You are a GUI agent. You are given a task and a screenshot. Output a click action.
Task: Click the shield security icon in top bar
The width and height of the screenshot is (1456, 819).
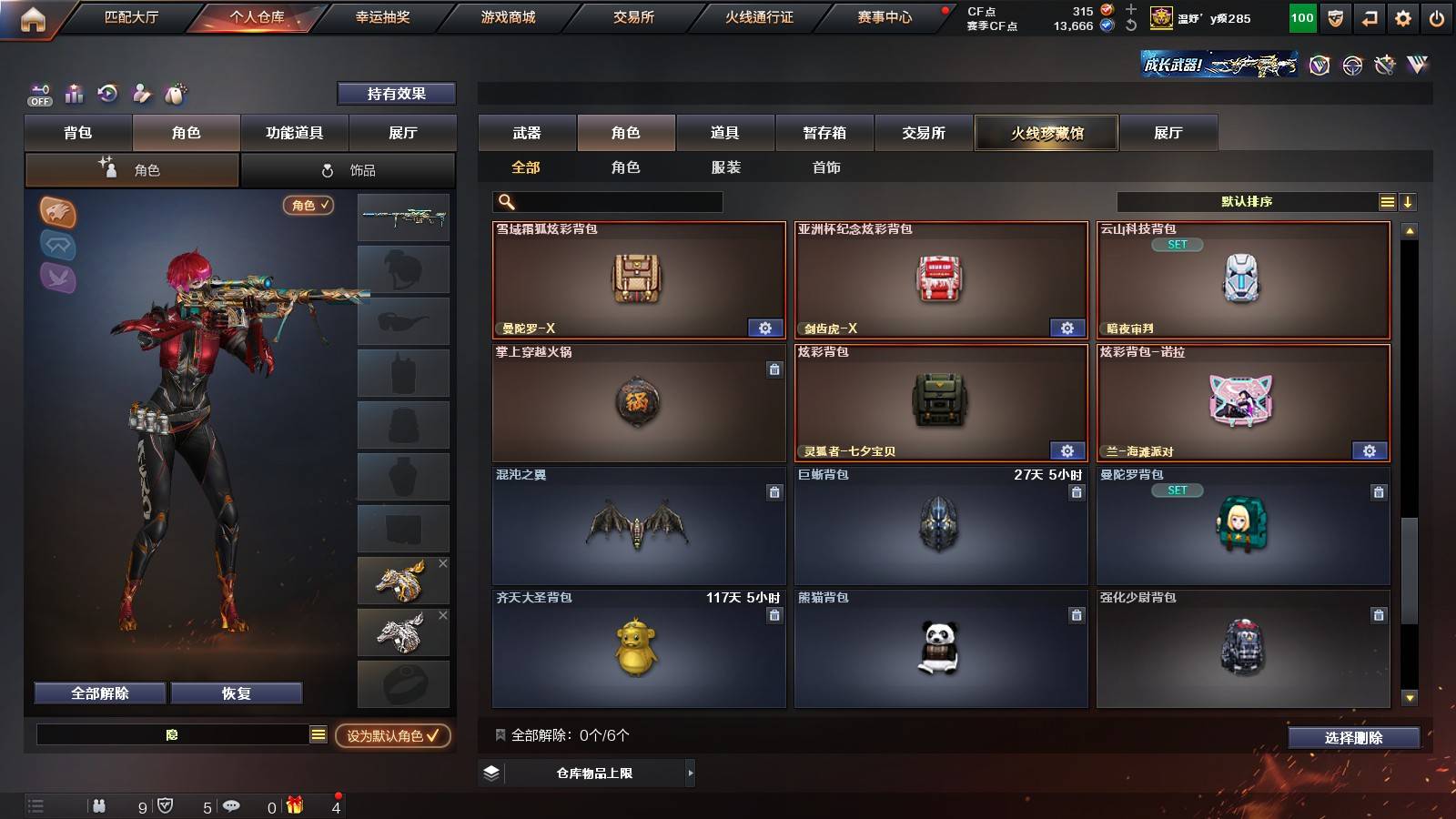pos(1334,18)
